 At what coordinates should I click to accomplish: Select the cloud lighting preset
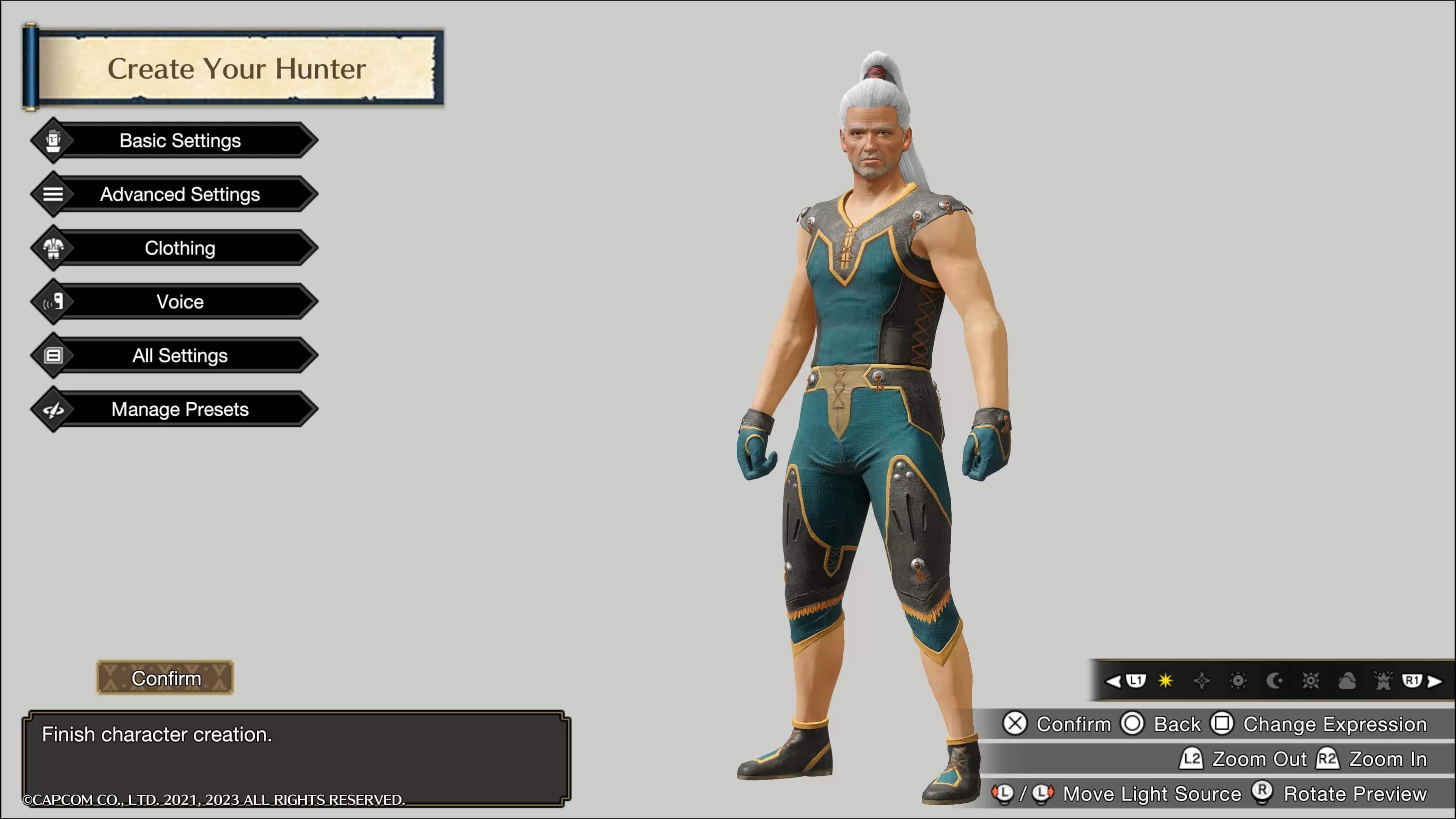tap(1349, 681)
